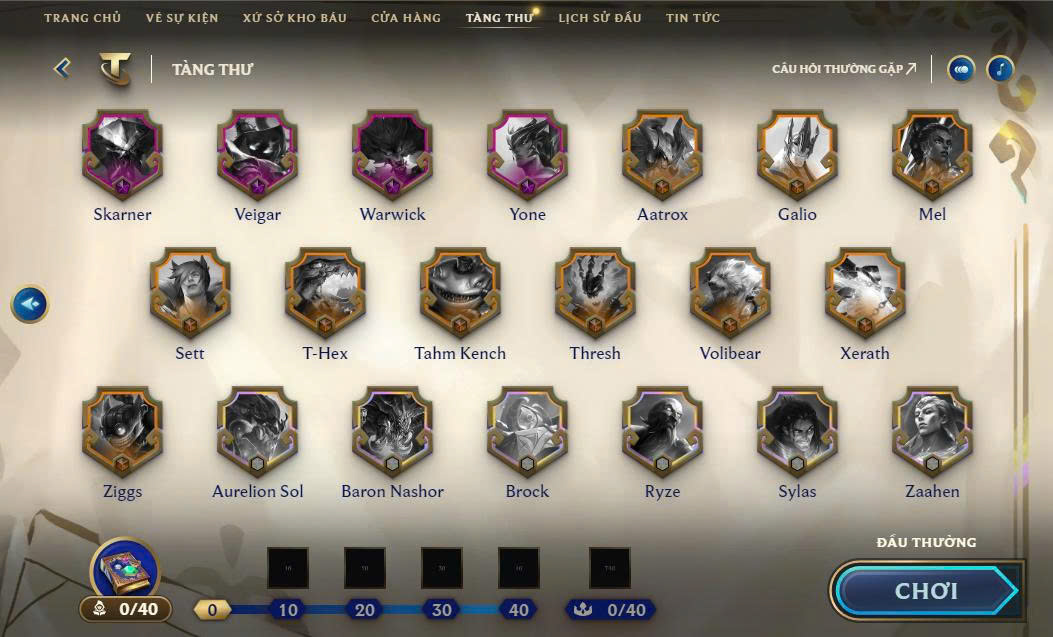Open the Xứ Sở Kho Báu tab

(295, 18)
